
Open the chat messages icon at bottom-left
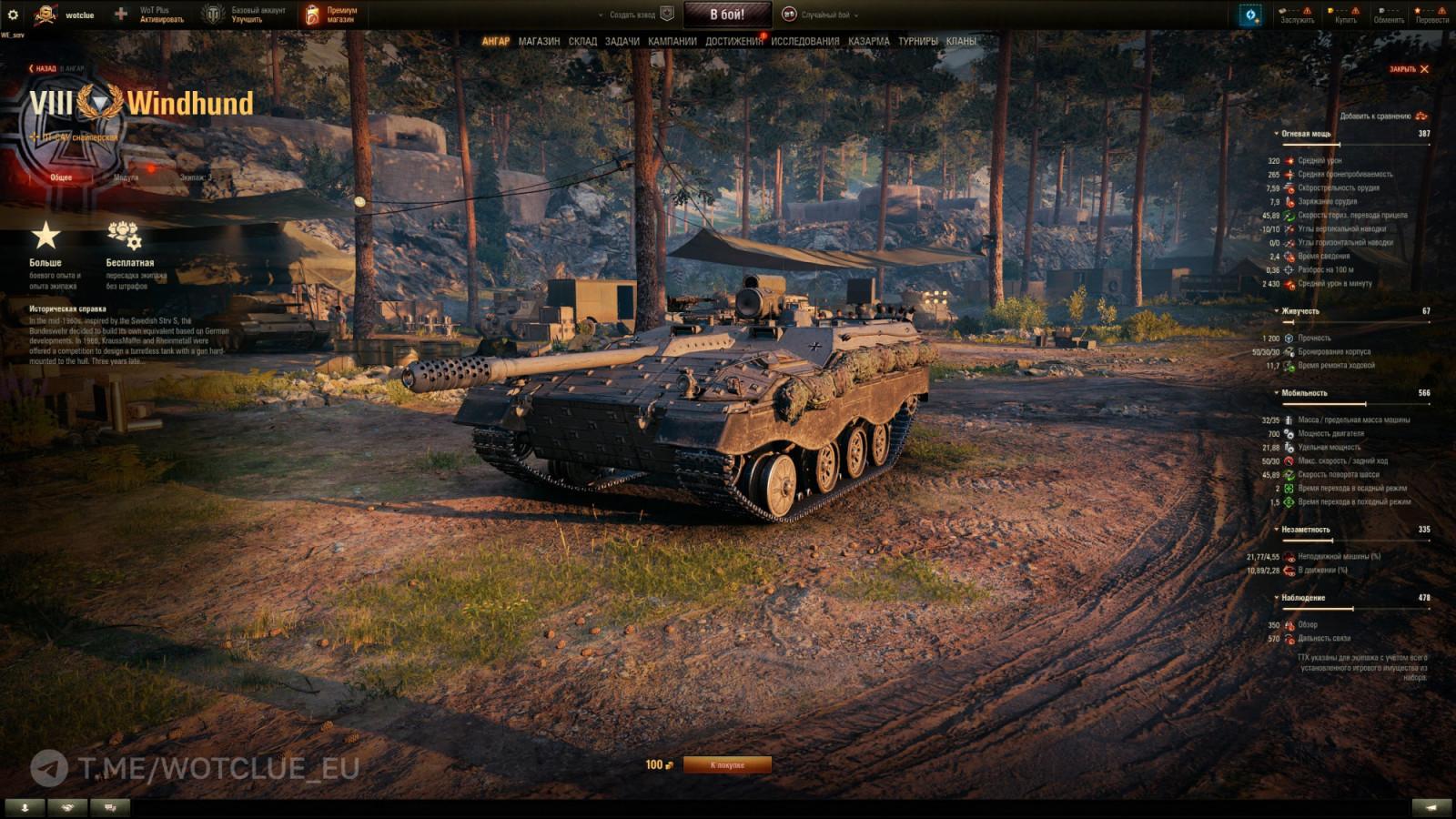(109, 805)
